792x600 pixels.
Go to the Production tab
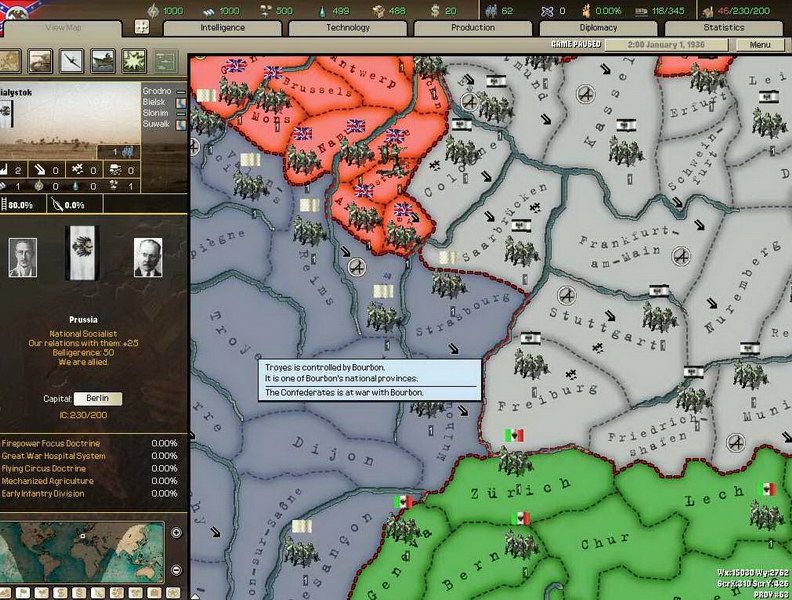[x=473, y=28]
